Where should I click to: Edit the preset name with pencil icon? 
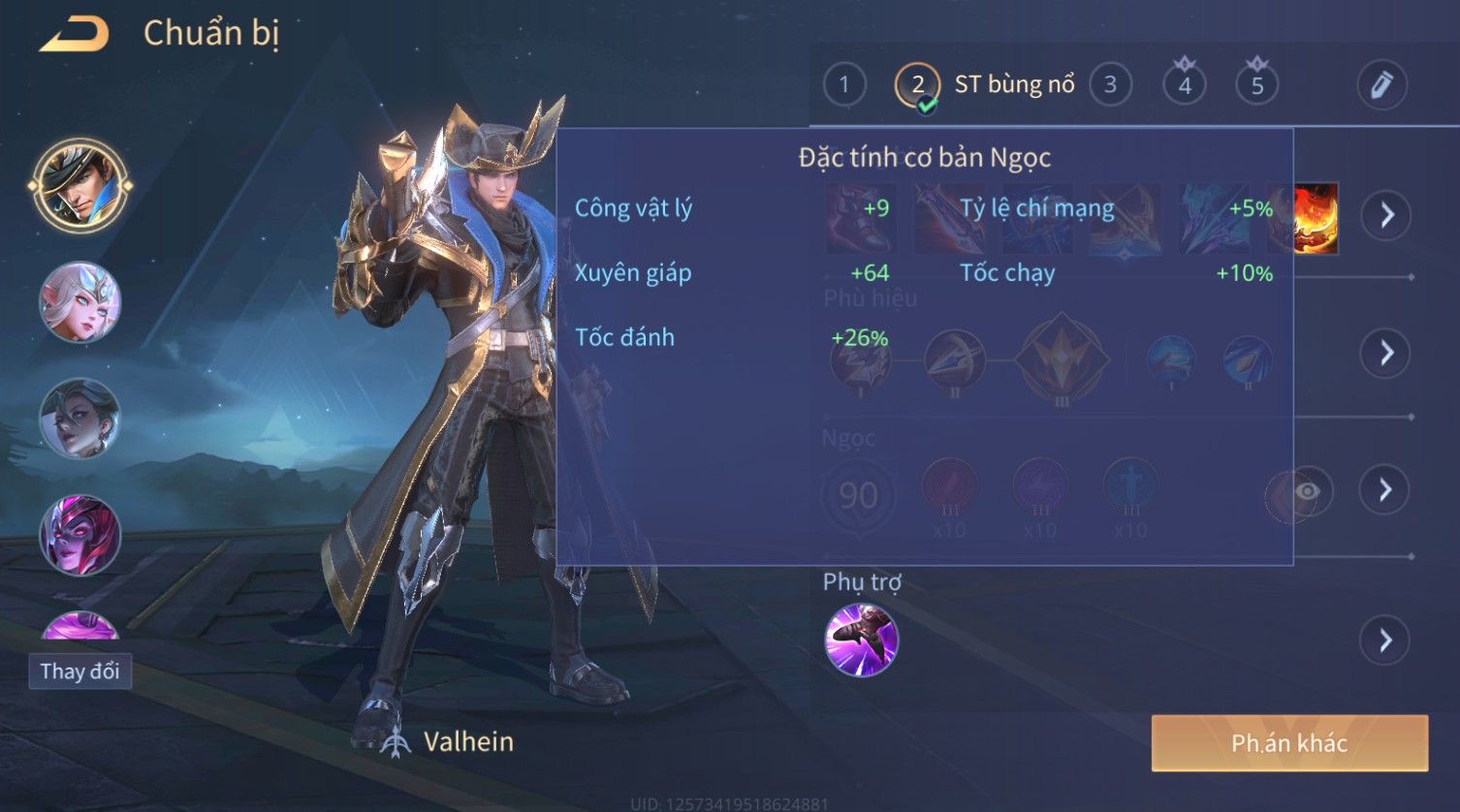click(1381, 85)
